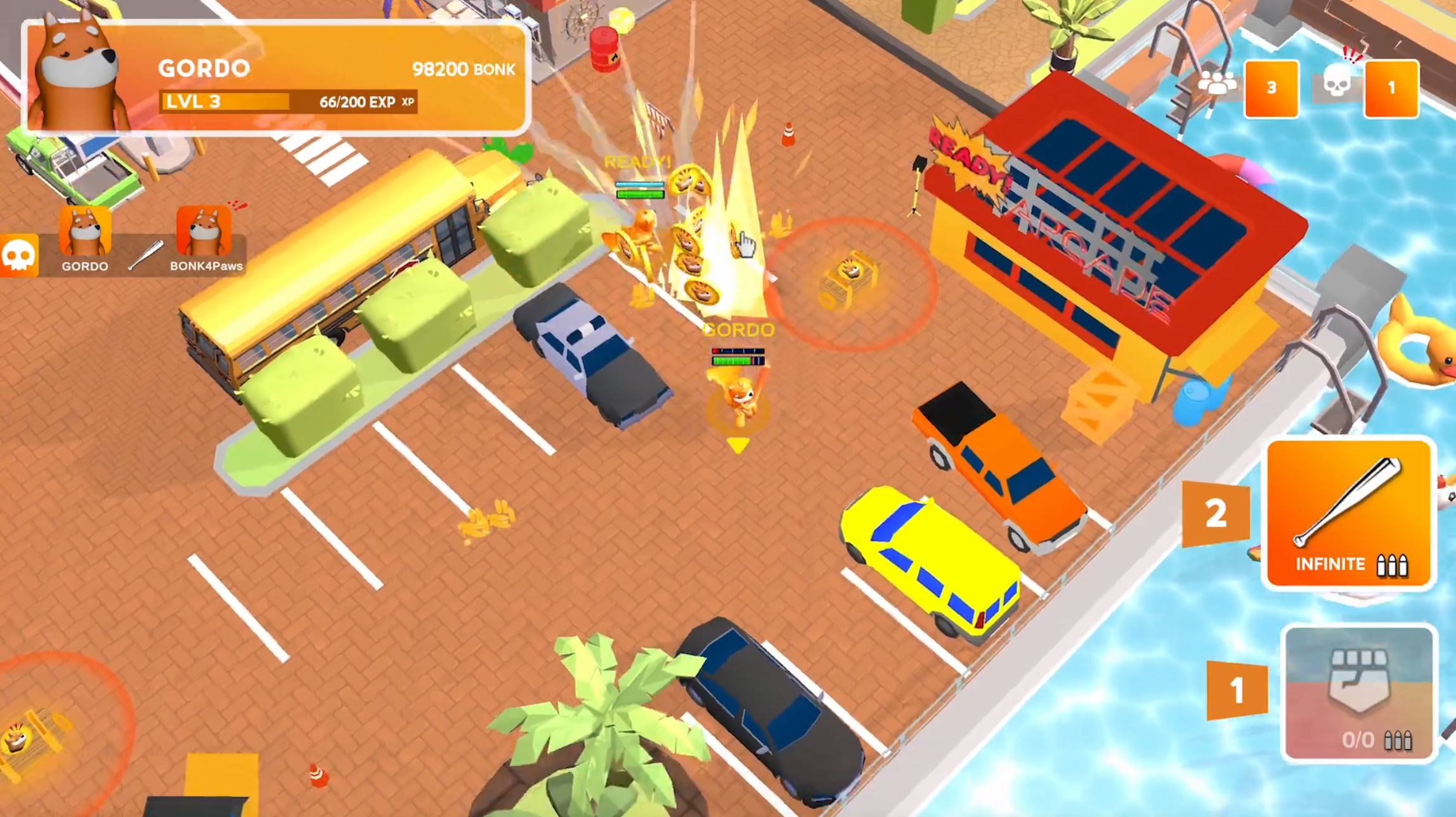1456x817 pixels.
Task: Select the baseball bat weapon slot
Action: [1348, 513]
